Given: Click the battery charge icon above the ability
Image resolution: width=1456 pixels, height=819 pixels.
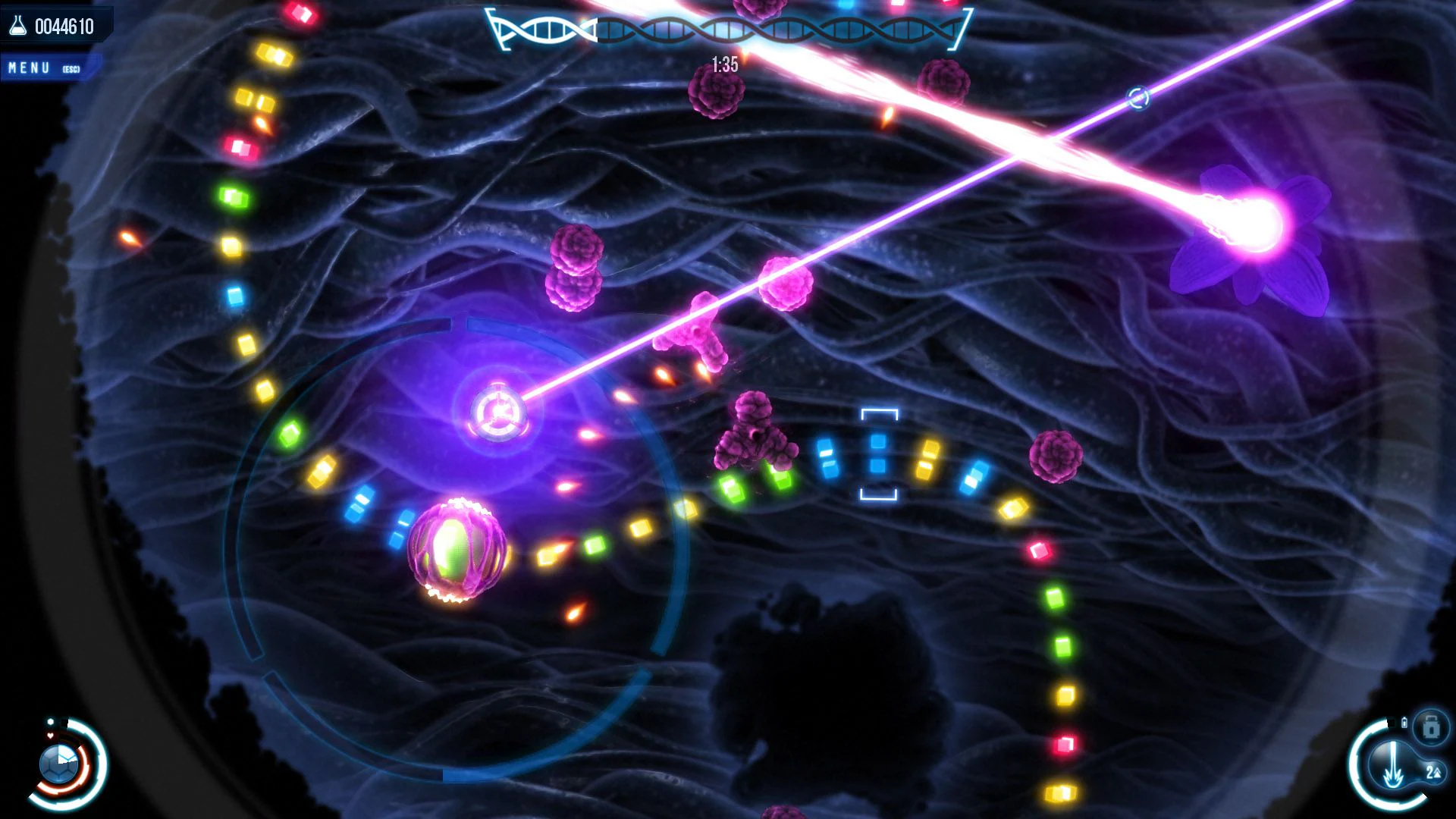Looking at the screenshot, I should [1404, 723].
